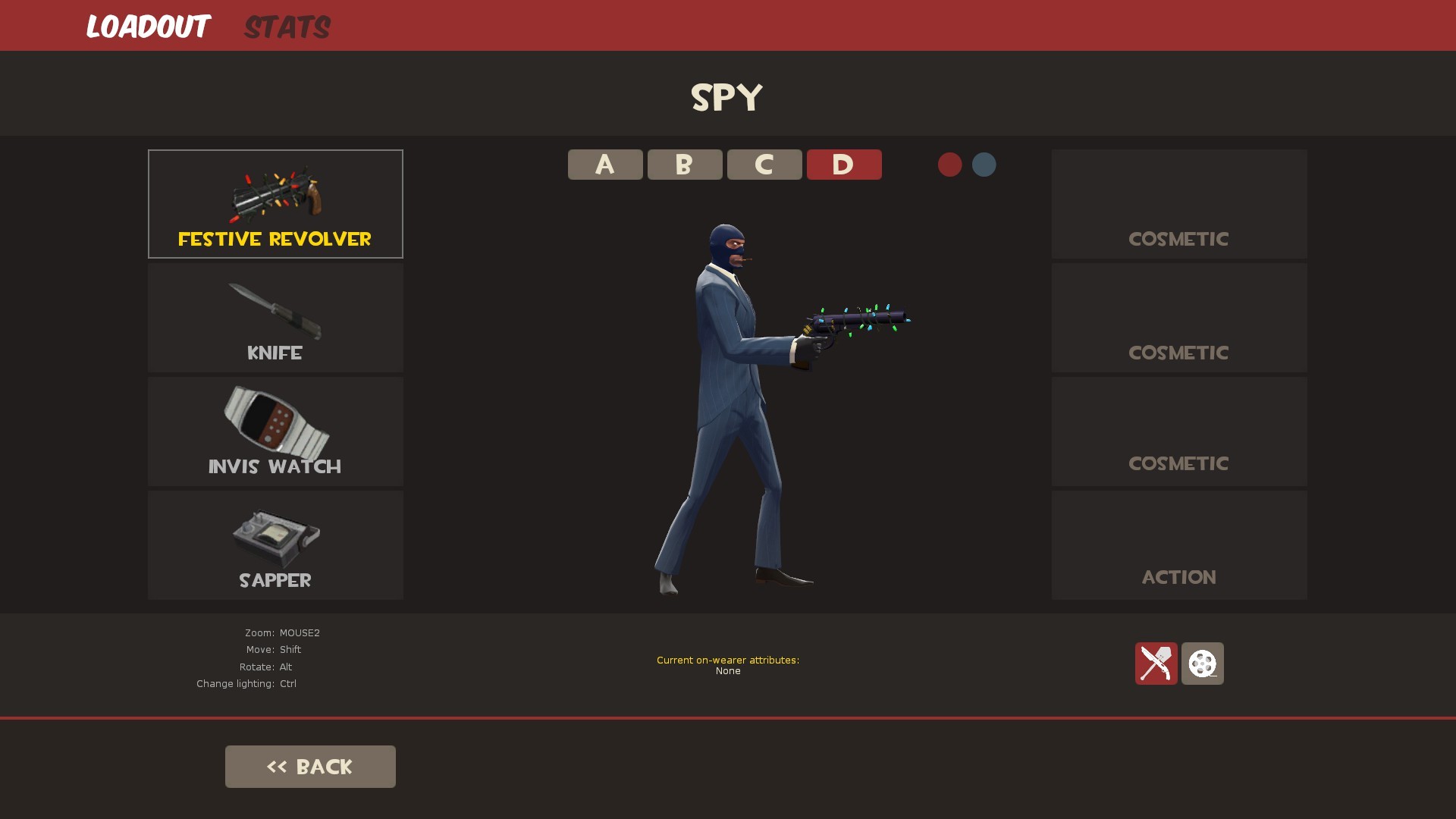The height and width of the screenshot is (819, 1456).
Task: Open the Knife weapon slot
Action: 275,317
